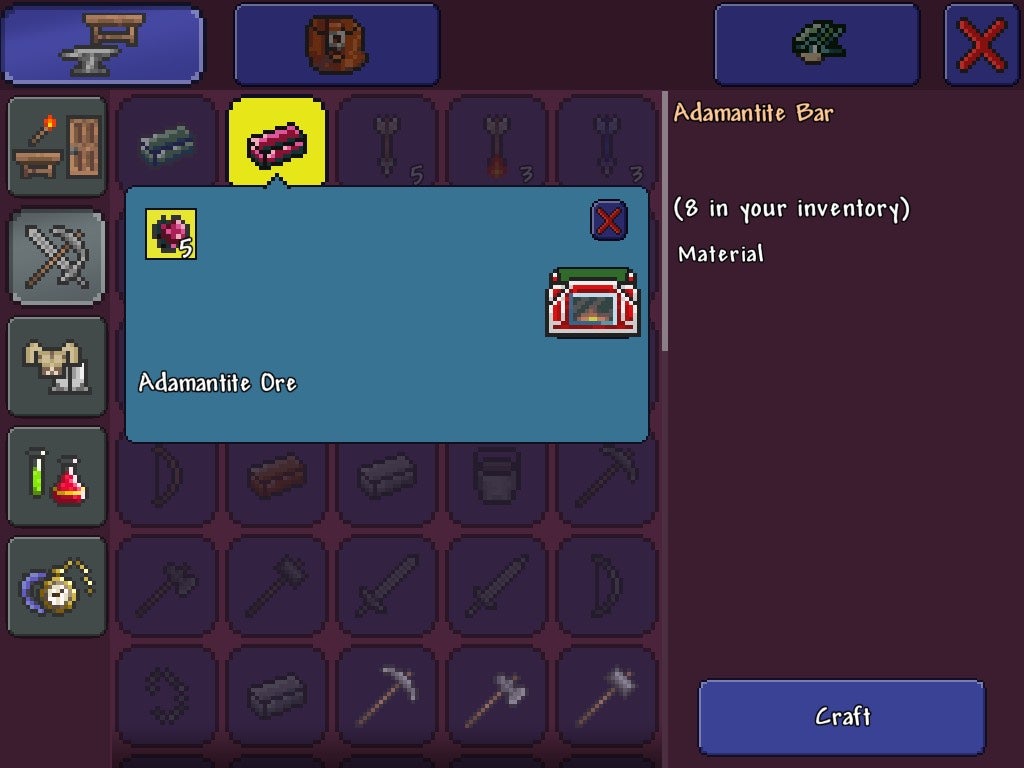Select the dimmed bucket recipe slot
Viewport: 1024px width, 768px height.
coord(497,479)
